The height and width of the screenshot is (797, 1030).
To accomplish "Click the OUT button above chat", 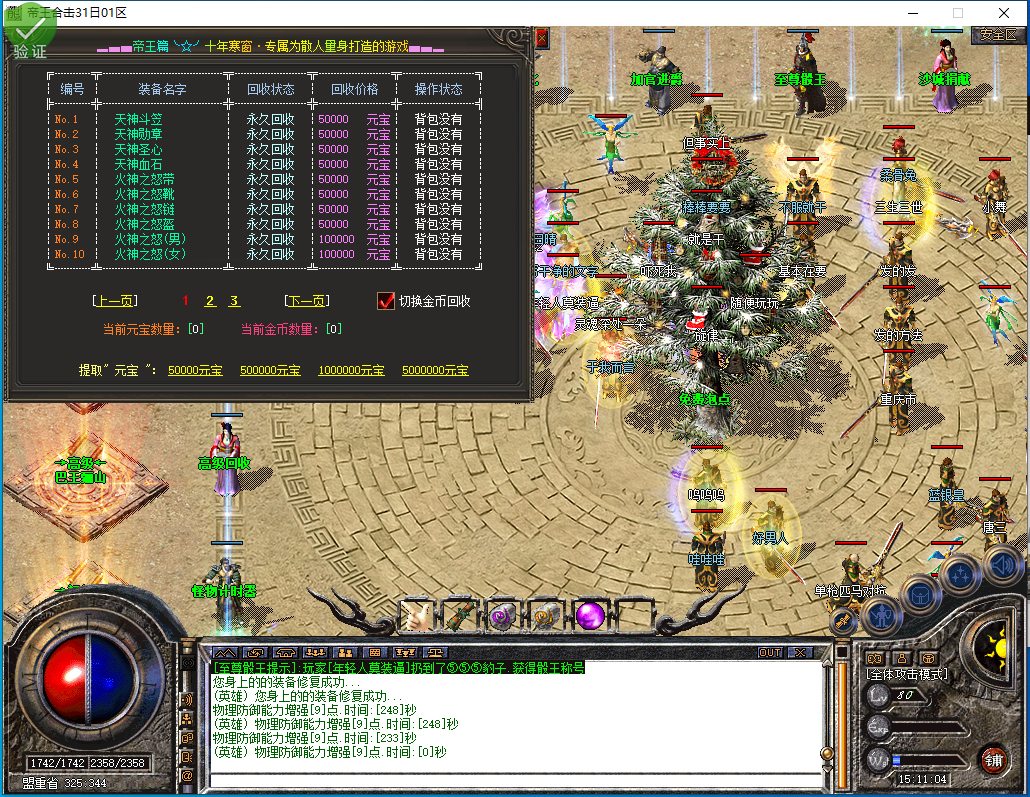I will click(x=769, y=653).
